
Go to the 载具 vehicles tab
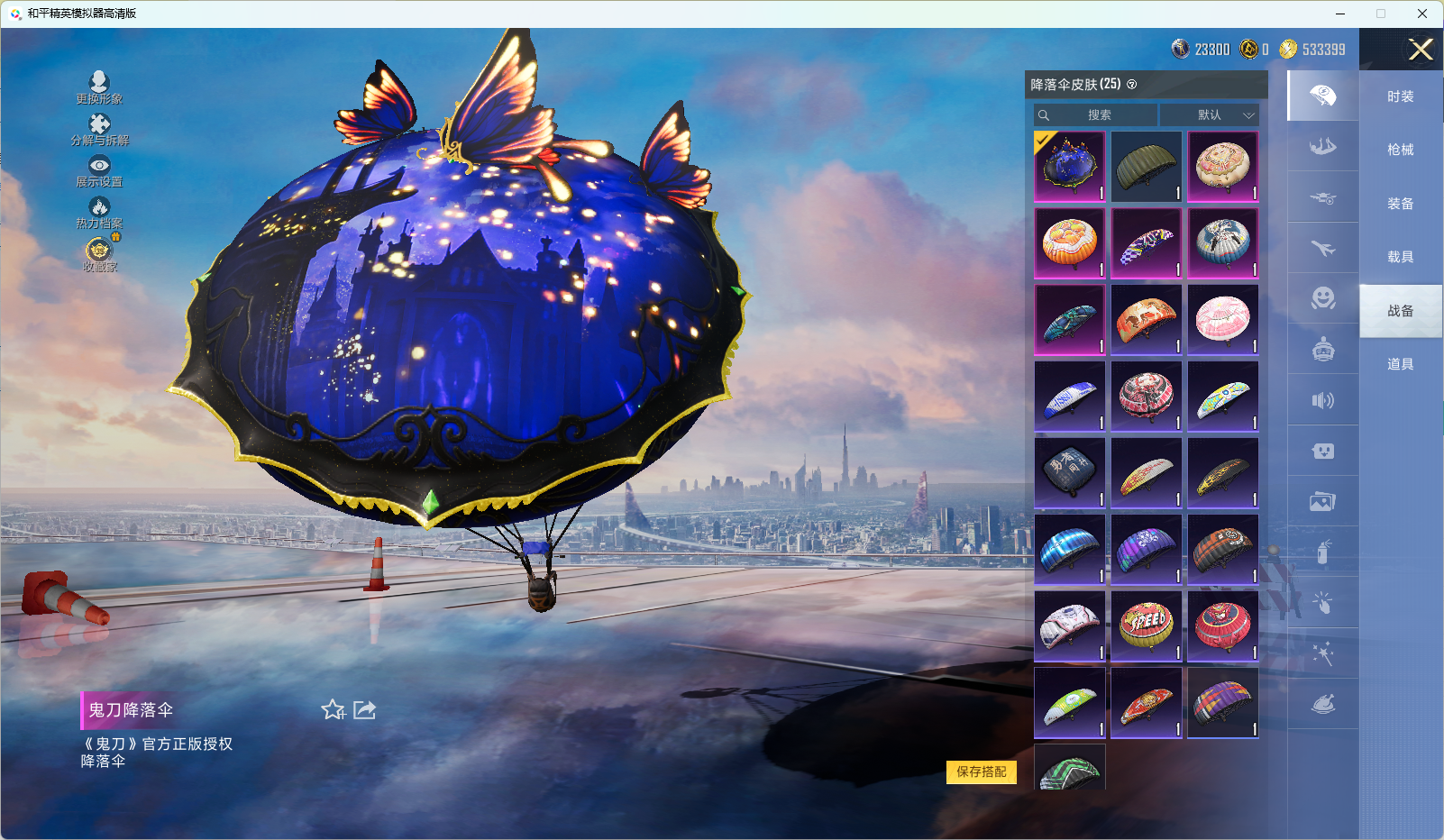click(1400, 257)
